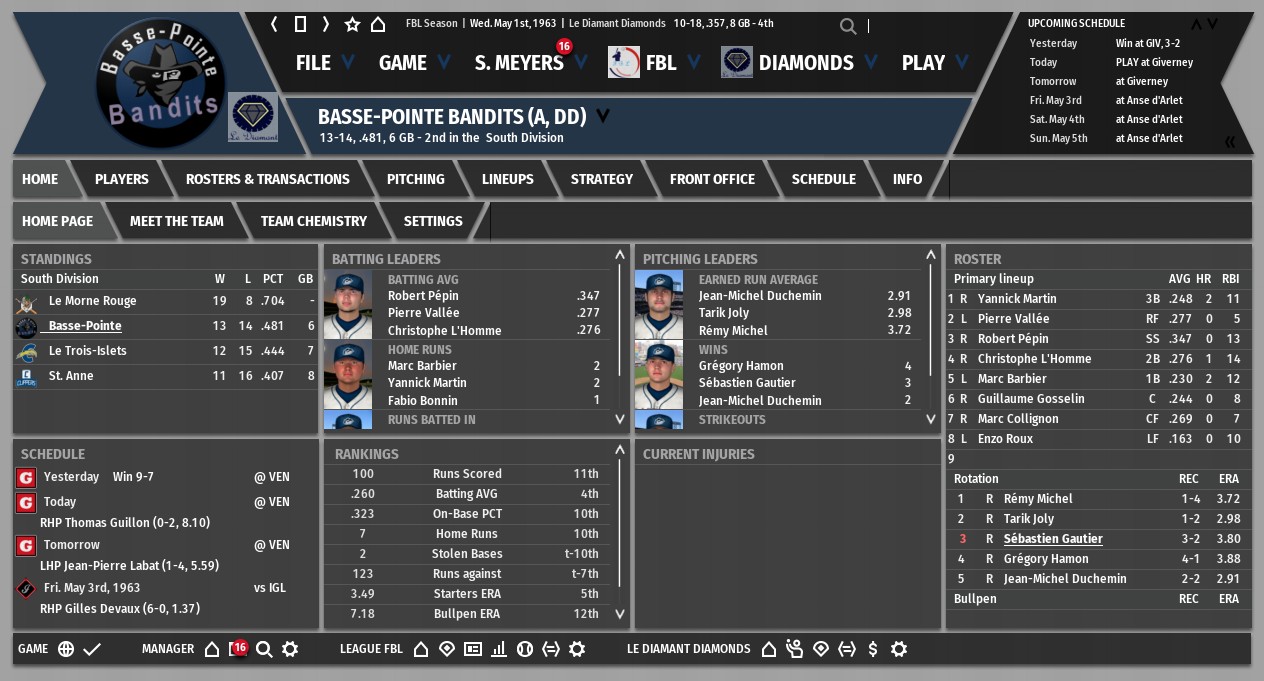Select the LINEUPS tab

pyautogui.click(x=507, y=179)
